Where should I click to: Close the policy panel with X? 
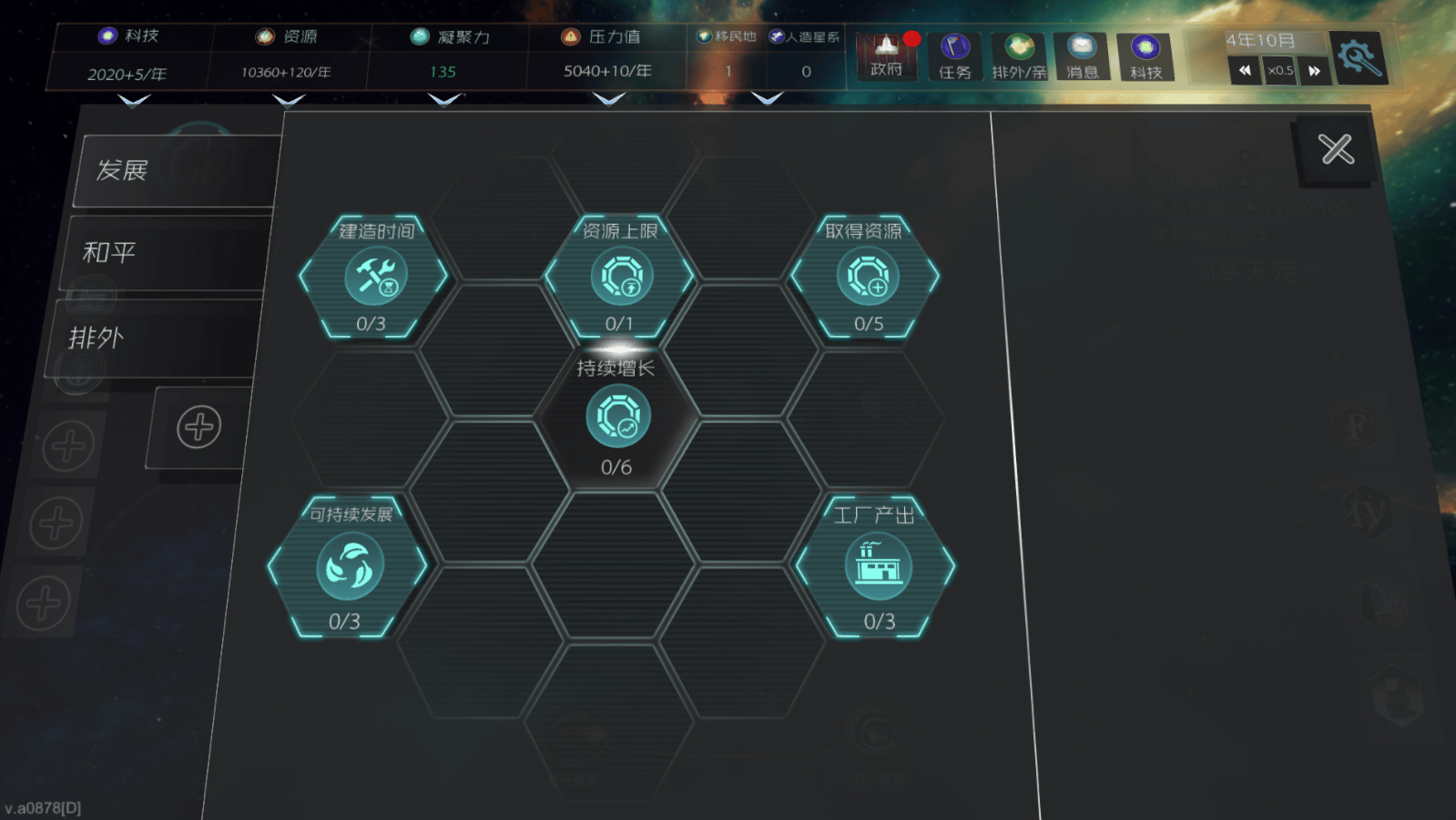(1336, 149)
